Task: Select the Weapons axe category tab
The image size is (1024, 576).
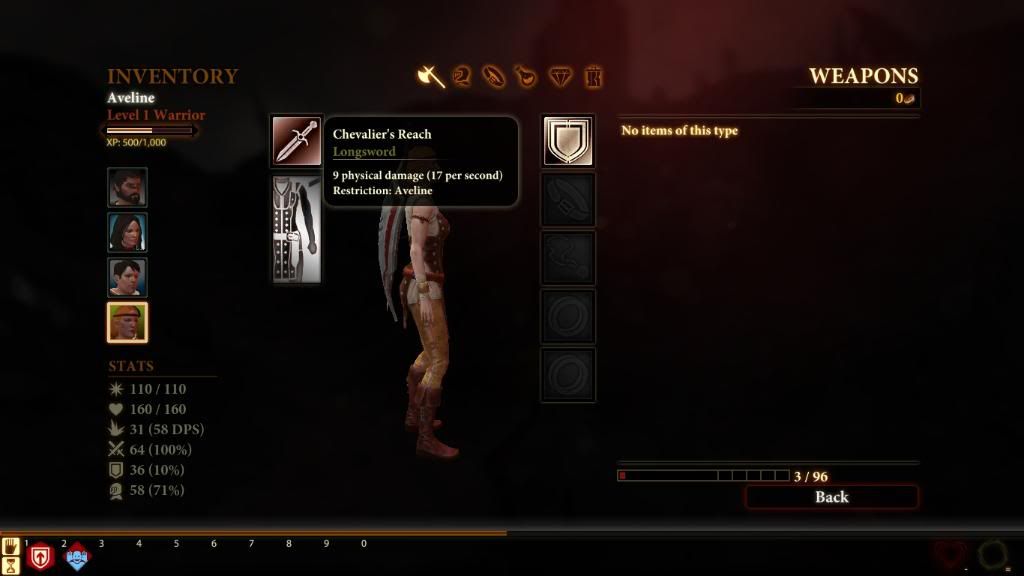Action: coord(431,76)
